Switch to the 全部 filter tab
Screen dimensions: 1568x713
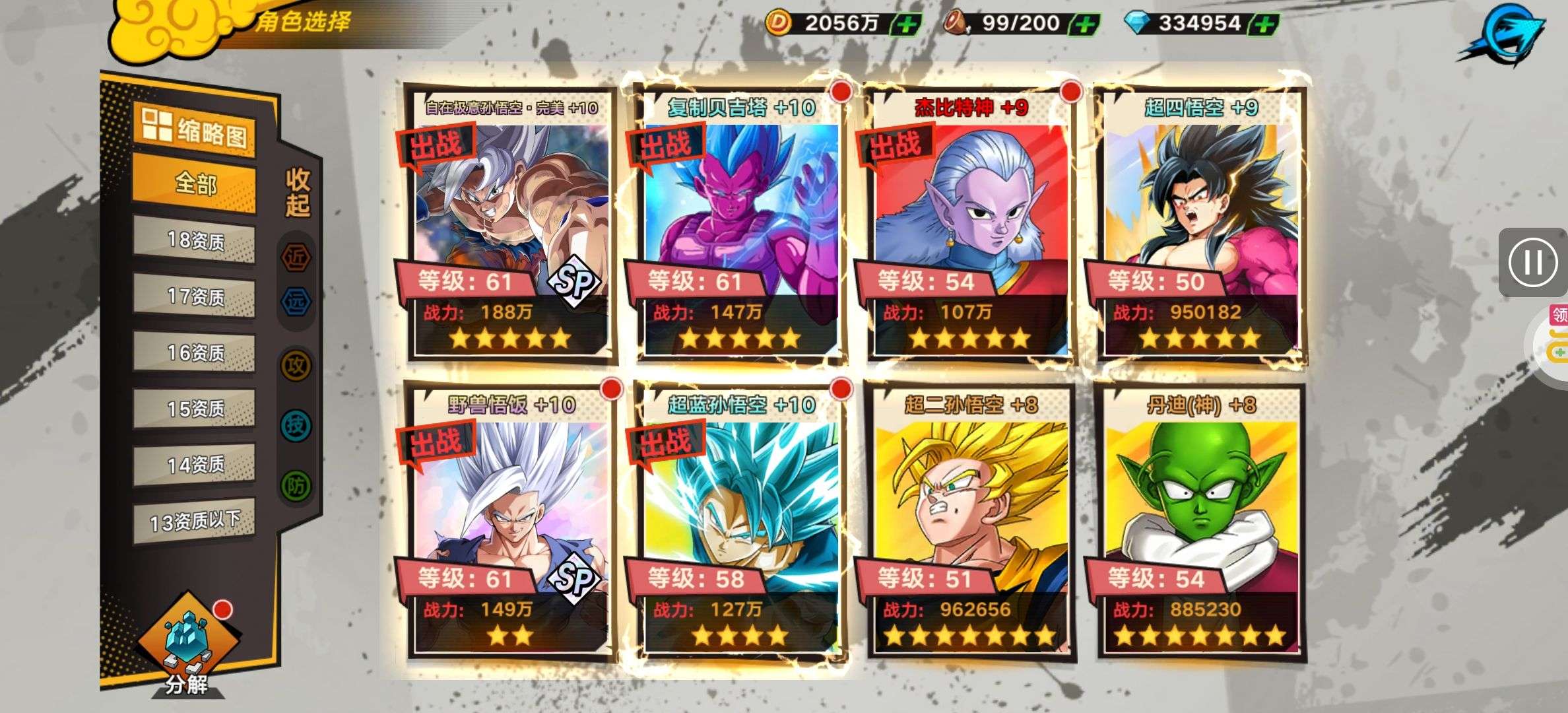(195, 184)
